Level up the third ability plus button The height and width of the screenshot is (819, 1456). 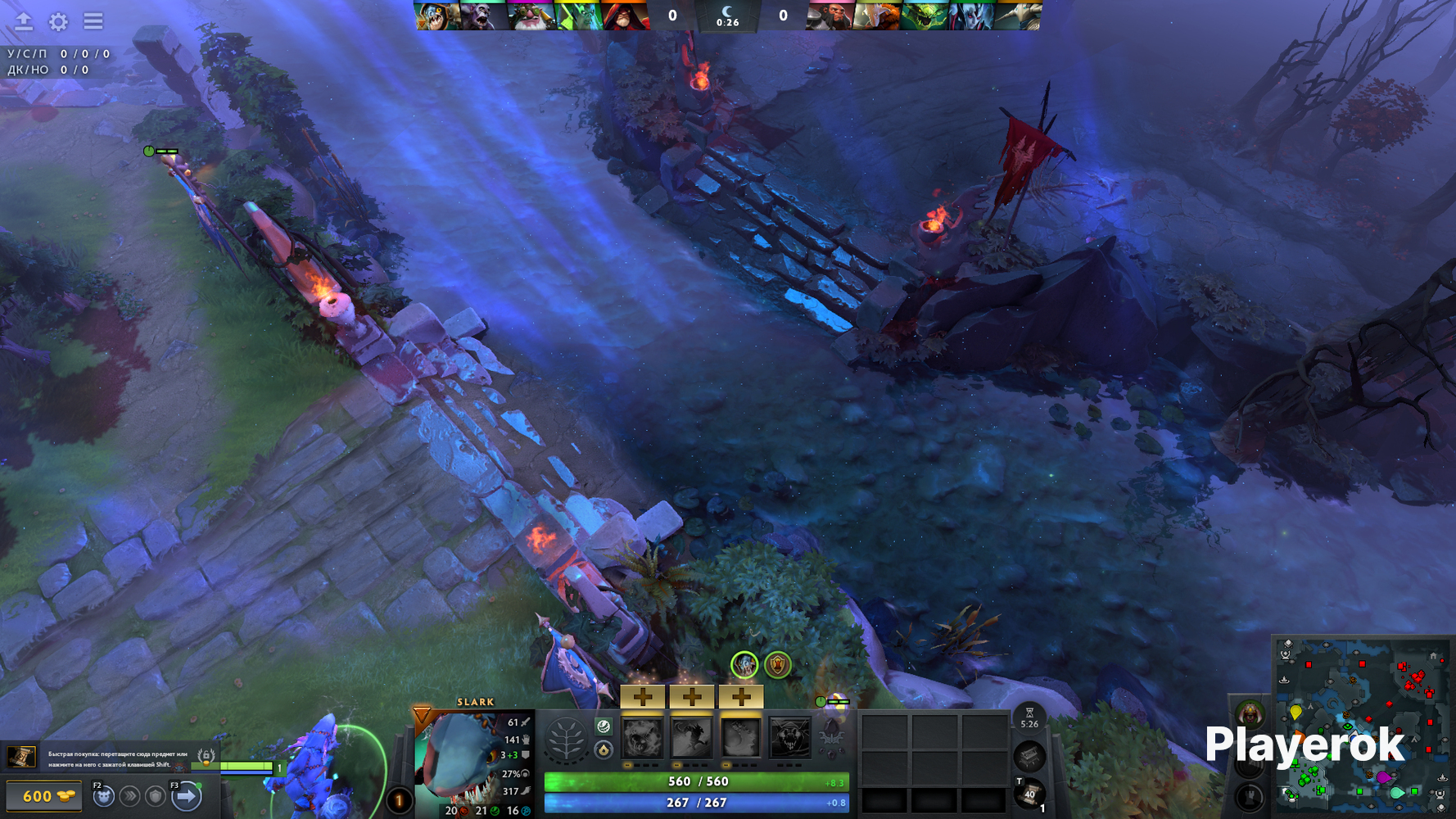click(x=741, y=697)
